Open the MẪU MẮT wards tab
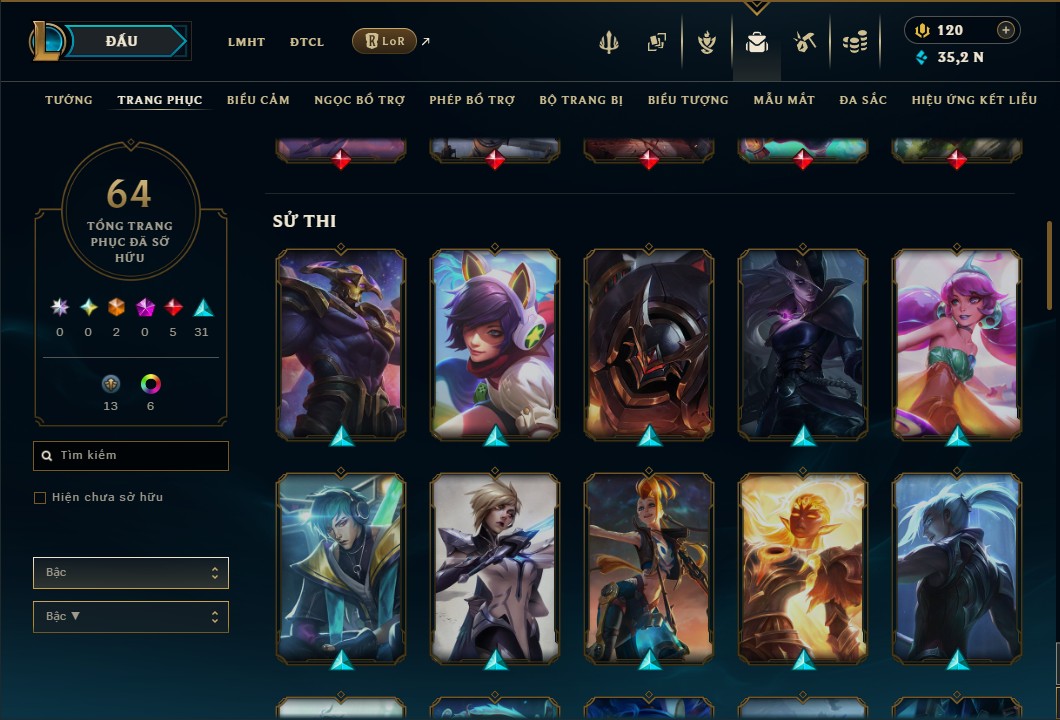This screenshot has height=720, width=1060. tap(784, 100)
